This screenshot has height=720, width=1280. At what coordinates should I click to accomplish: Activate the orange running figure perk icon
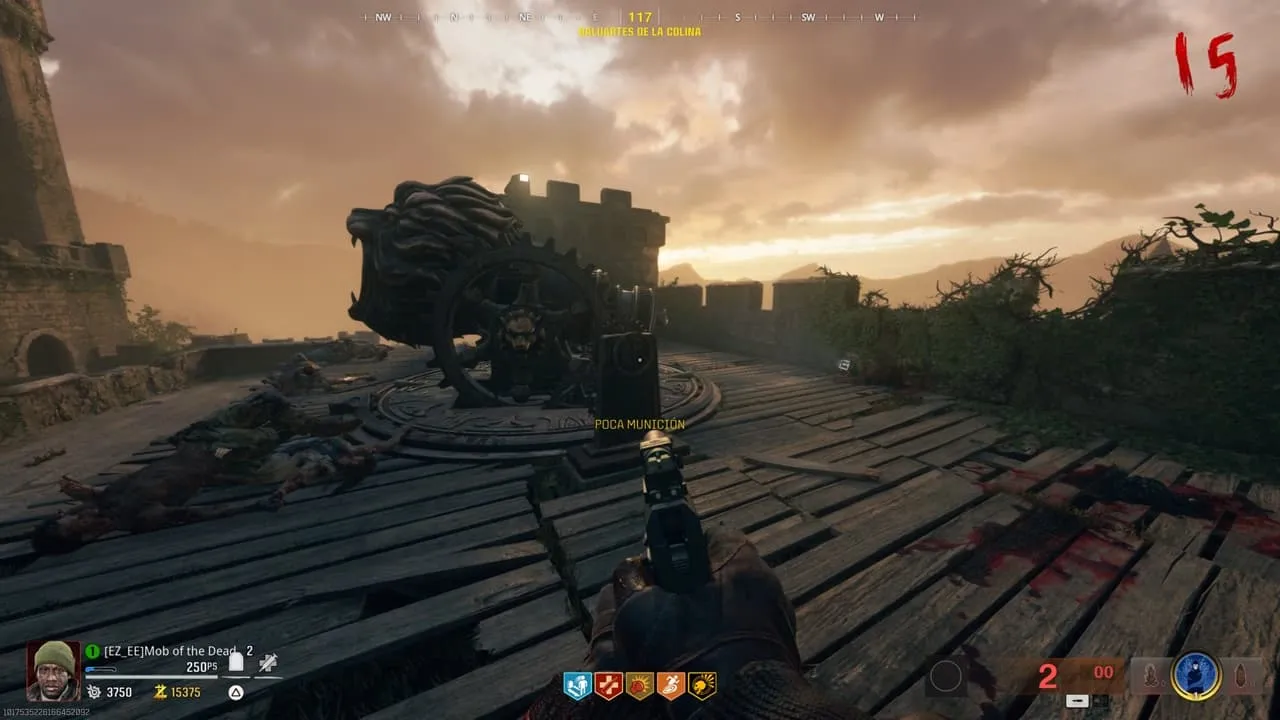coord(670,685)
